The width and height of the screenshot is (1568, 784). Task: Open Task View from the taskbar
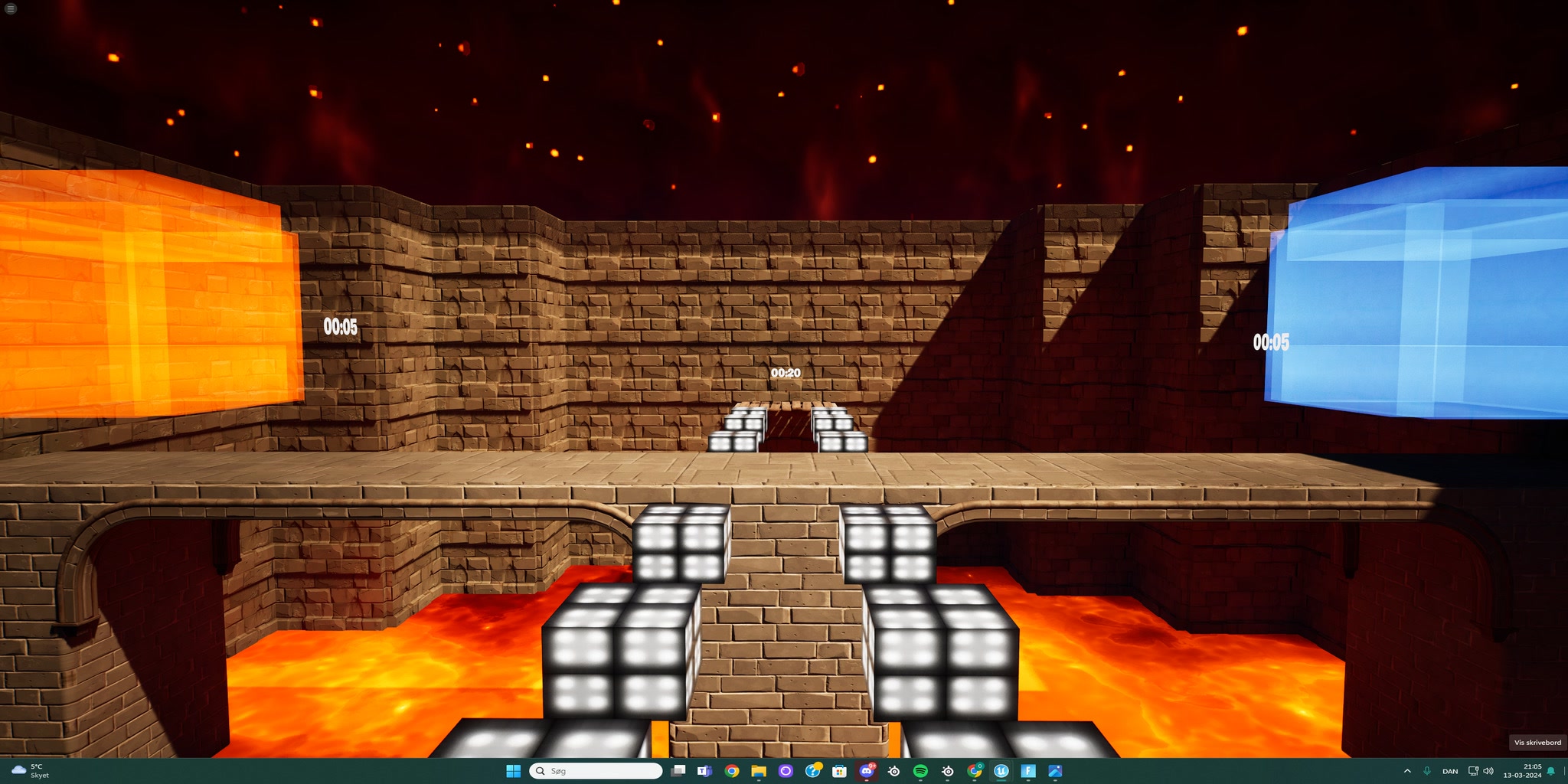[x=678, y=771]
